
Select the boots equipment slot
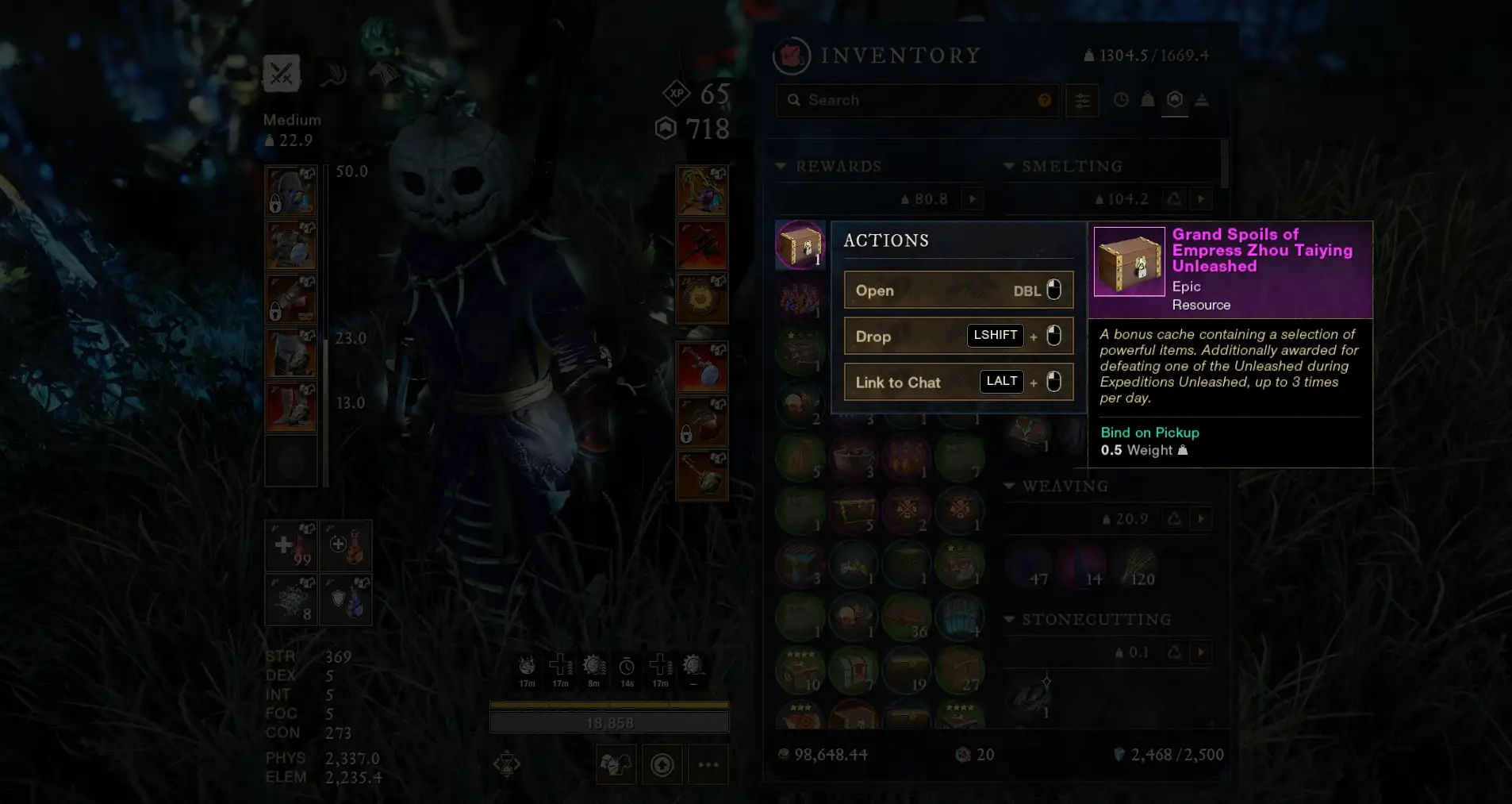(x=291, y=407)
